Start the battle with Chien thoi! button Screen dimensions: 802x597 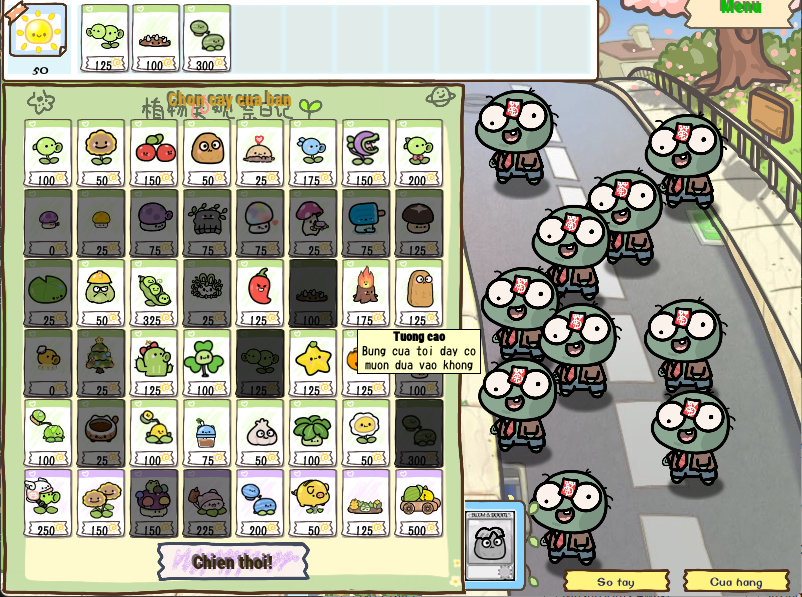(232, 561)
